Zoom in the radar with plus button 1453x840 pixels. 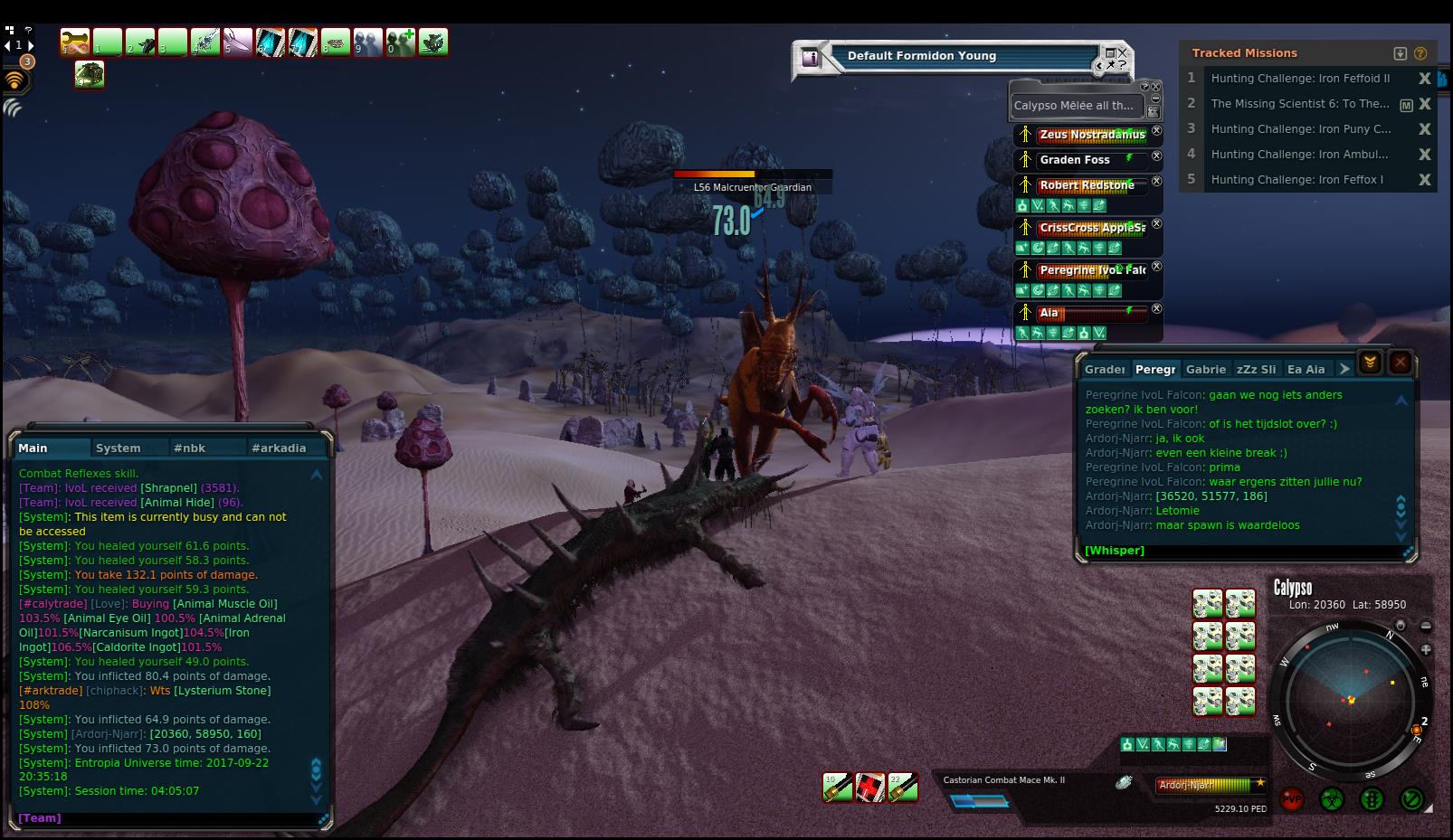pyautogui.click(x=1426, y=649)
